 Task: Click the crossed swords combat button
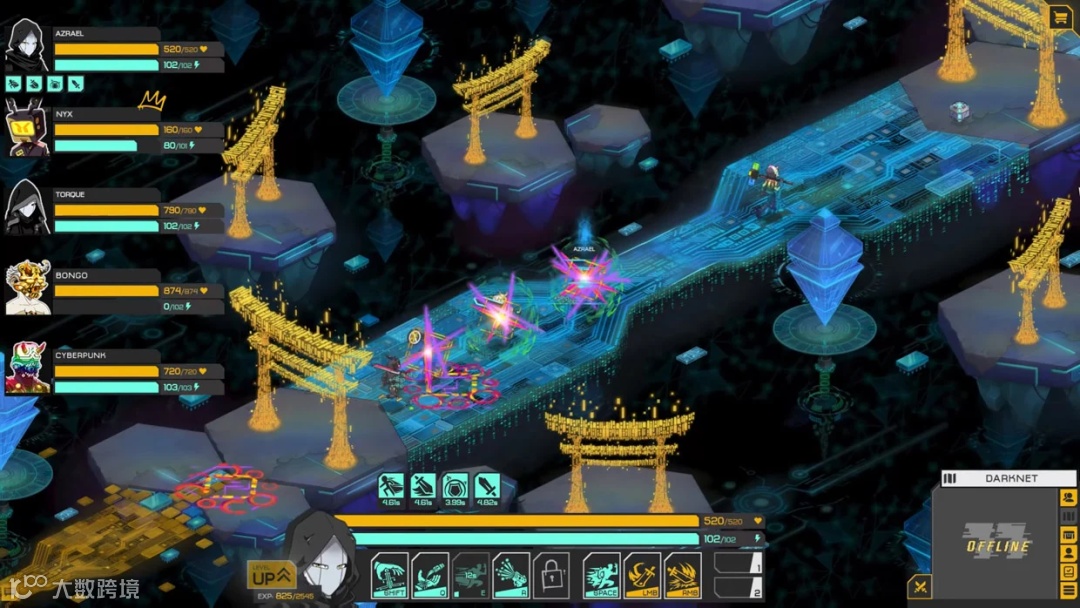click(x=921, y=587)
